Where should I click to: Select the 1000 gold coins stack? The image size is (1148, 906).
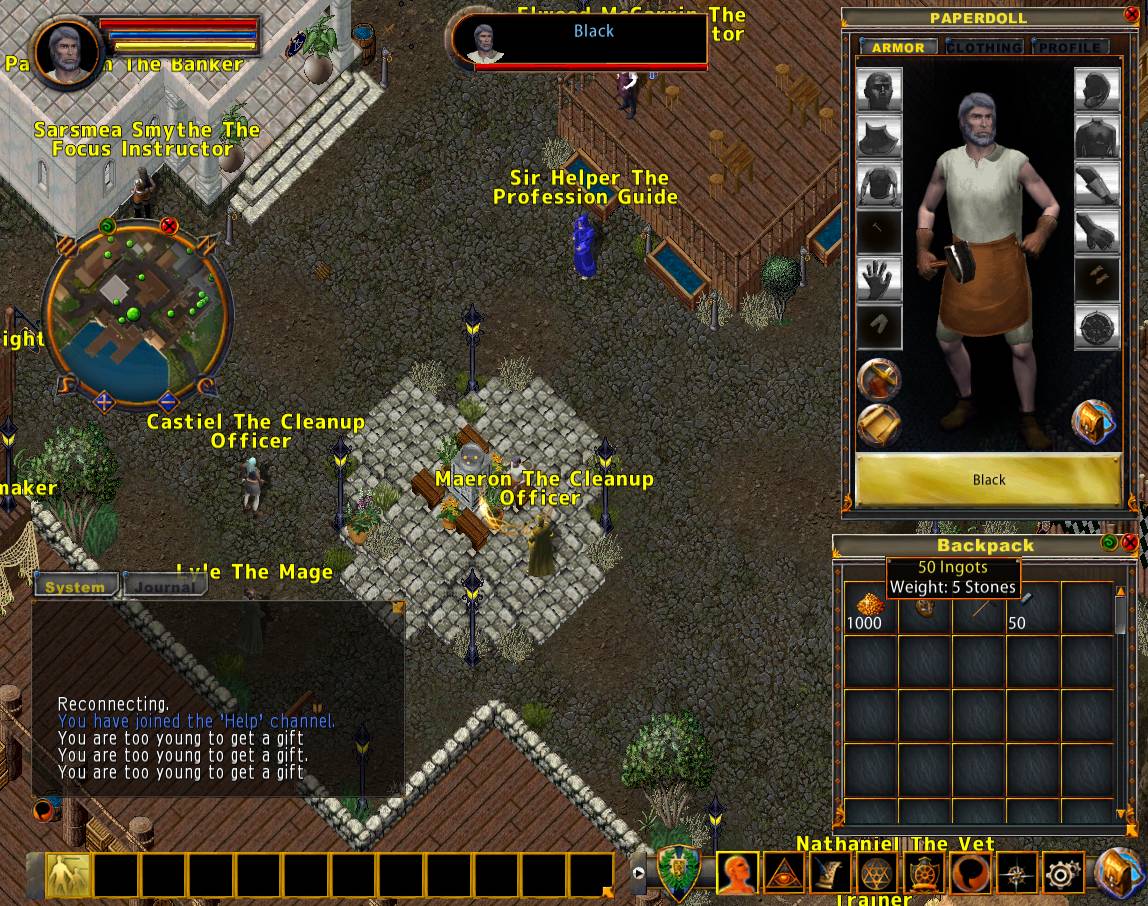(864, 608)
